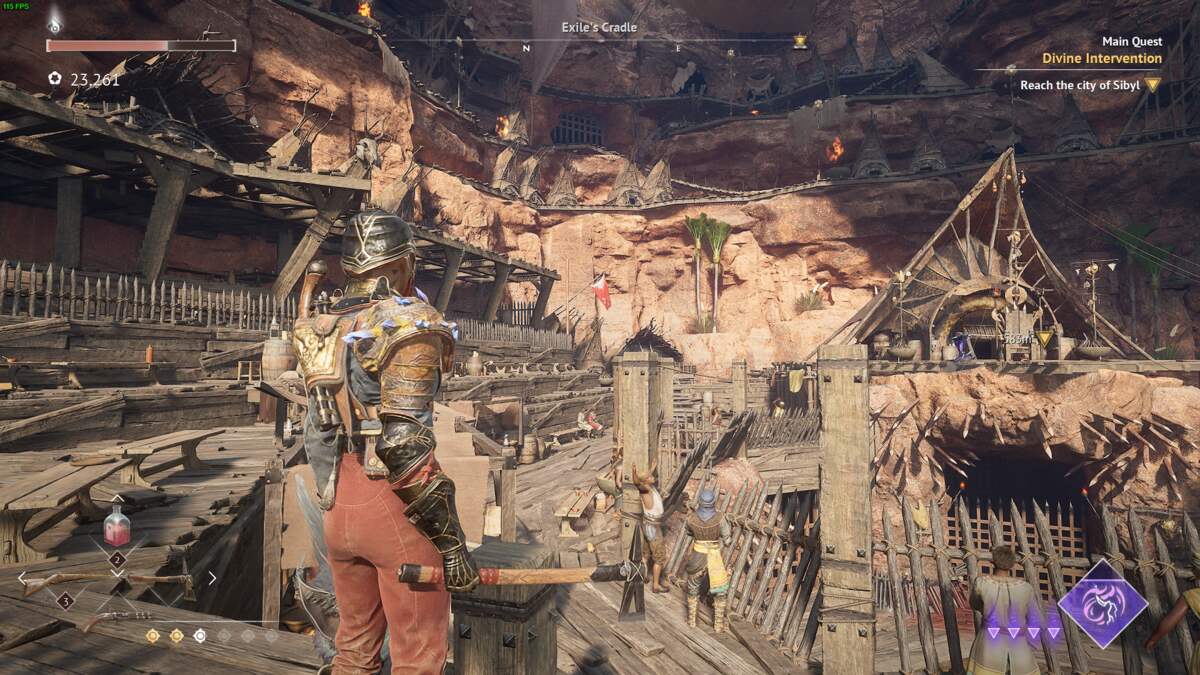Screen dimensions: 1200x675
Task: Open the Divine Intervention main quest tracker
Action: coord(1101,59)
